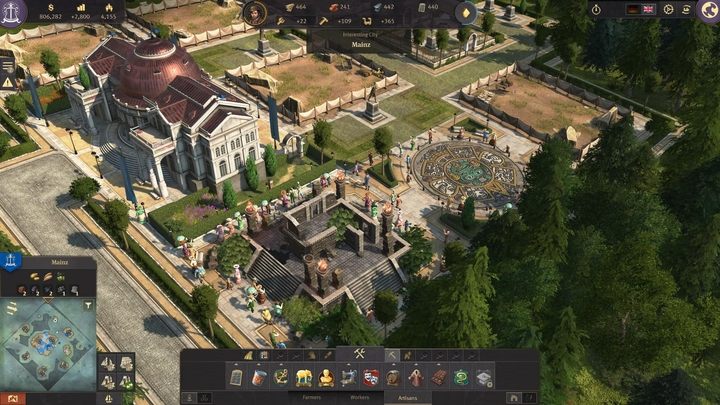Select the golden bust building icon
Image resolution: width=720 pixels, height=405 pixels.
pos(326,377)
